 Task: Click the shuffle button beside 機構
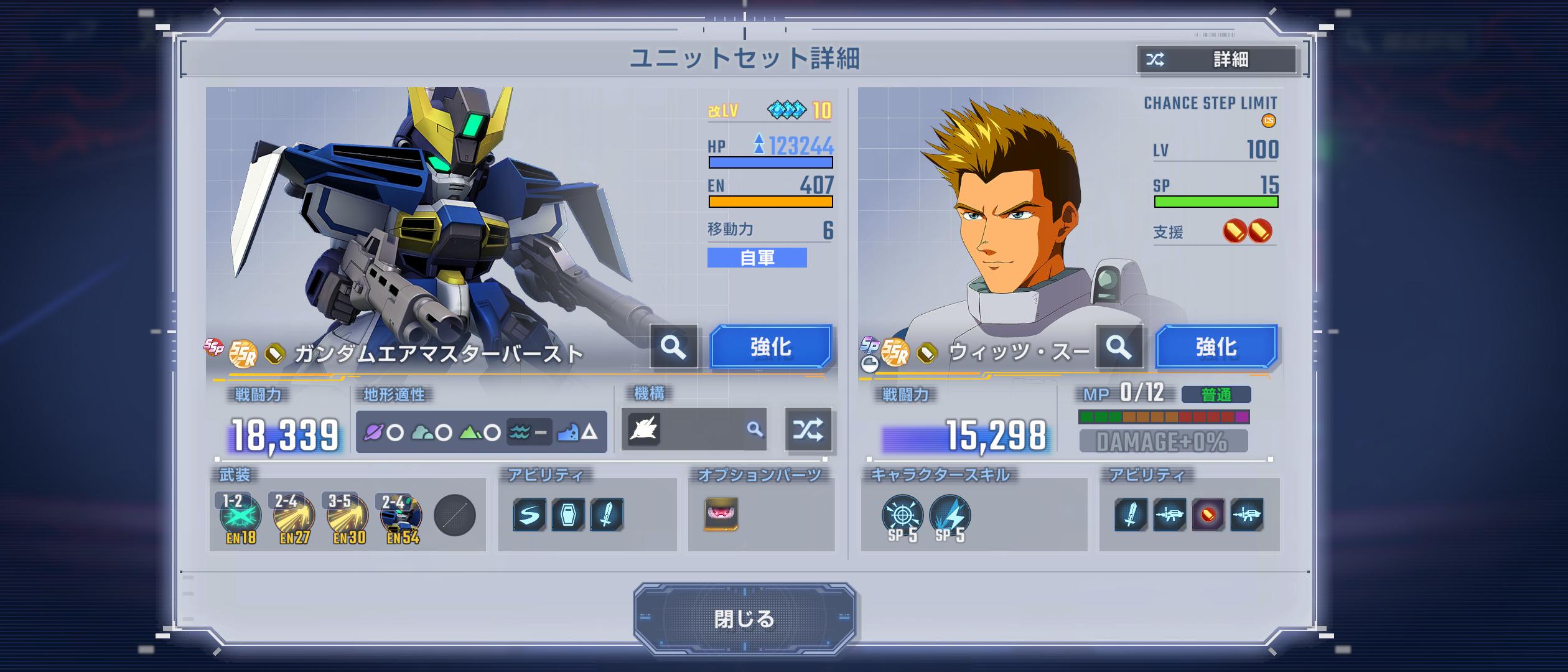tap(808, 429)
